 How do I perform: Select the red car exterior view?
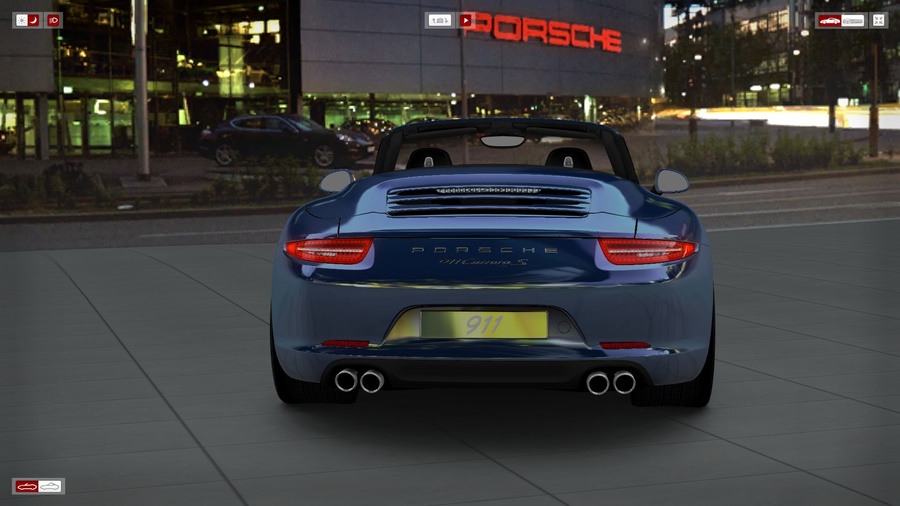[829, 20]
